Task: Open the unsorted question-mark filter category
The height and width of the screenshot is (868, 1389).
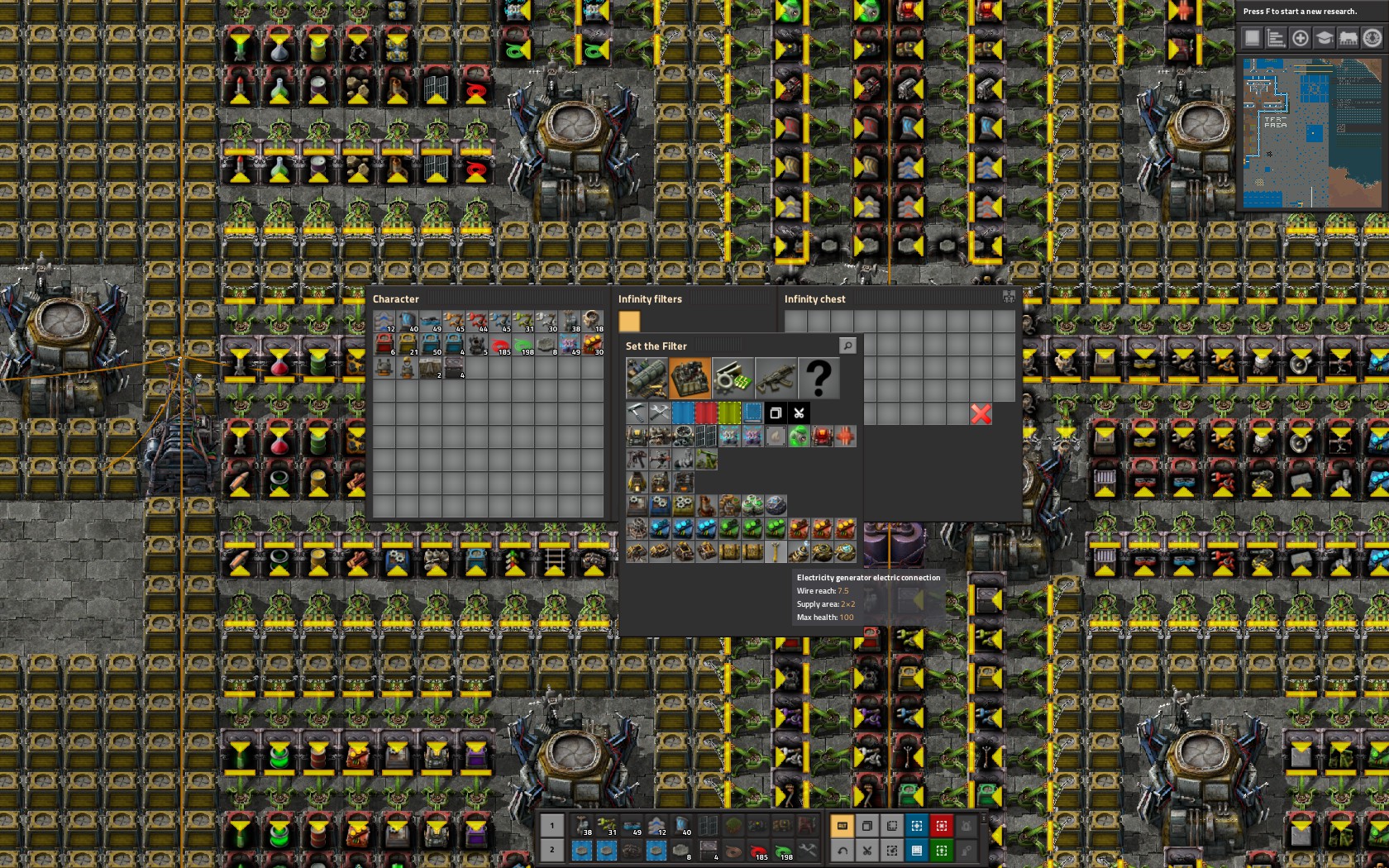Action: point(820,378)
